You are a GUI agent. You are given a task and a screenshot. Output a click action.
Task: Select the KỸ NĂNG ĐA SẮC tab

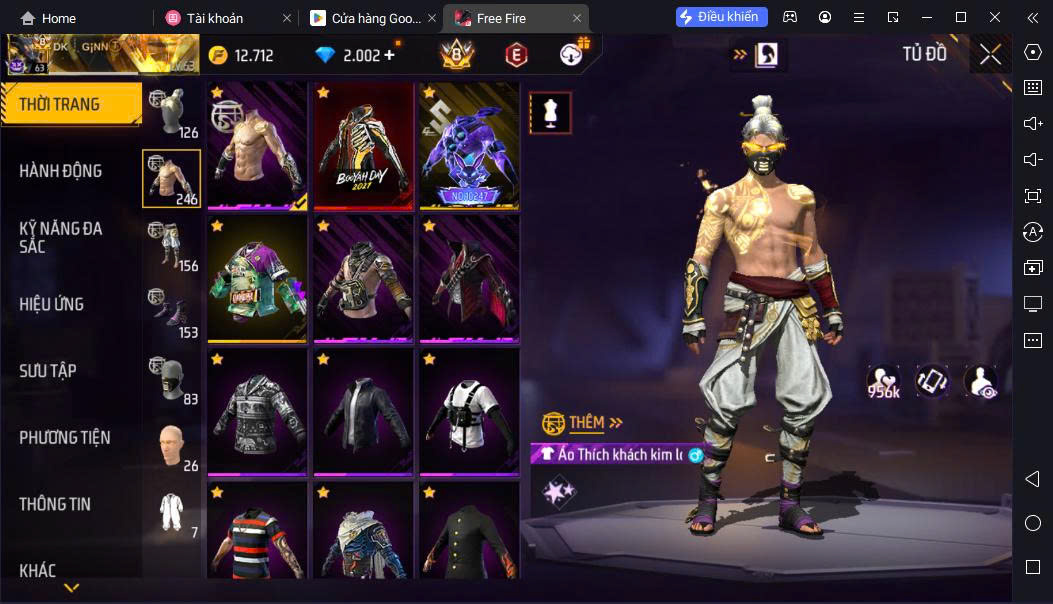pos(62,237)
